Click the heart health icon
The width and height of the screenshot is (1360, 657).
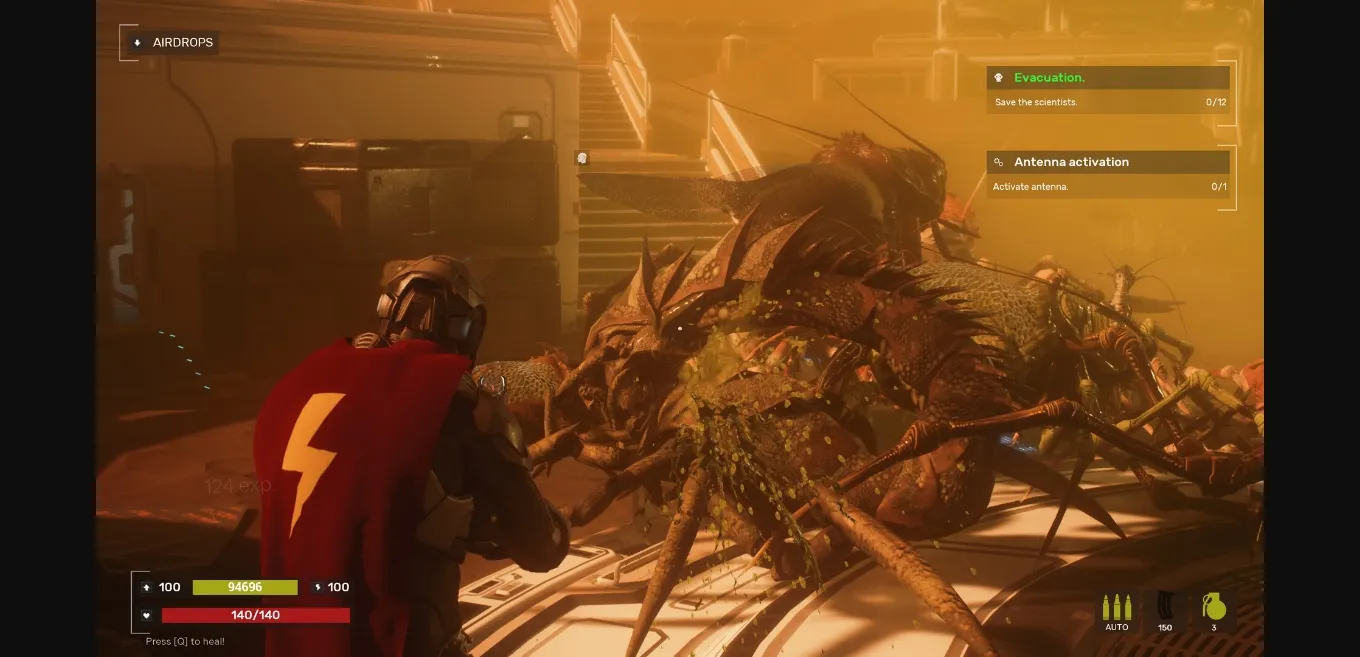pos(146,615)
